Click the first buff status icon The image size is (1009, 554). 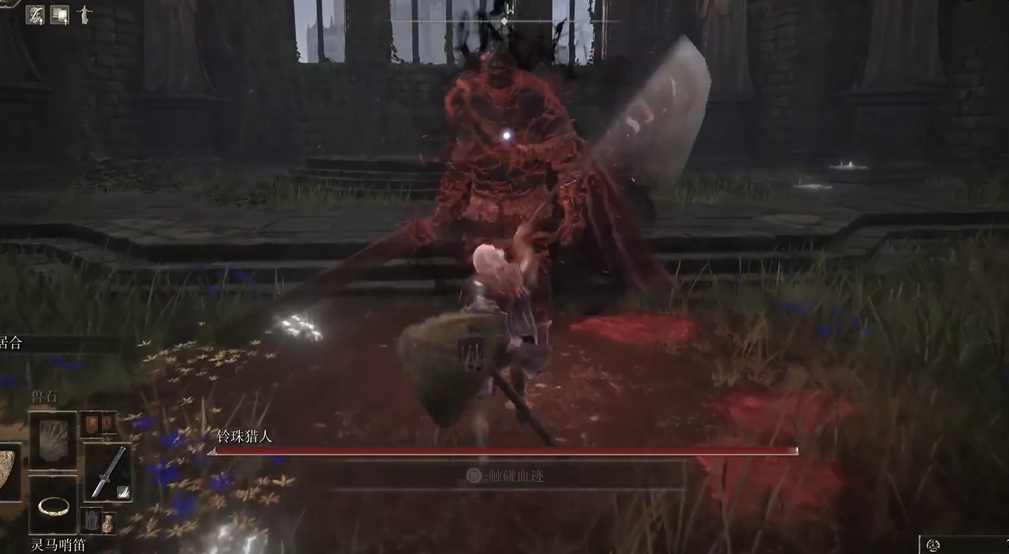pyautogui.click(x=35, y=14)
